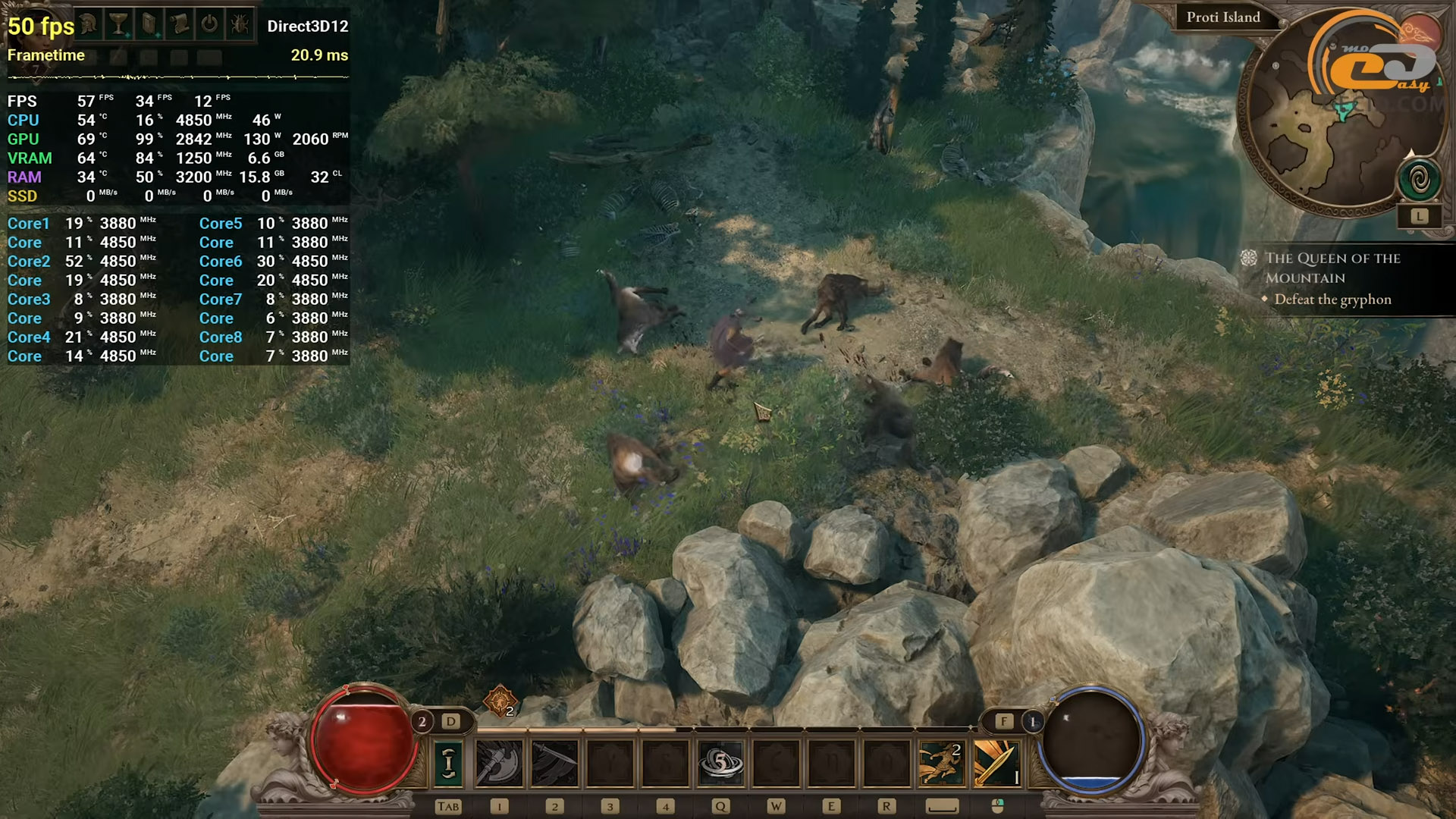Activate the running dodge ability
Viewport: 1456px width, 819px height.
941,762
